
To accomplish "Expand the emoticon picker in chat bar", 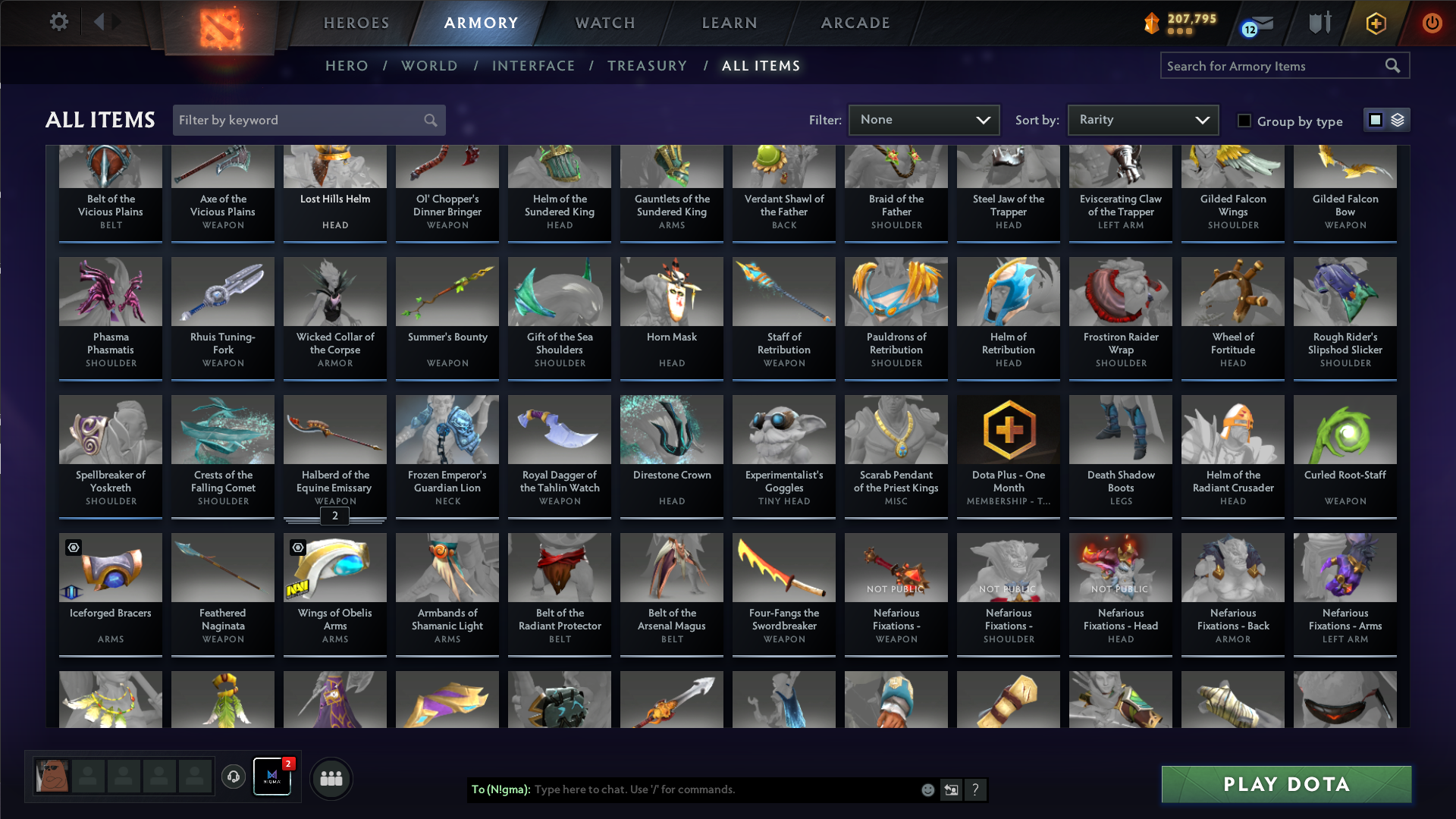I will 927,789.
